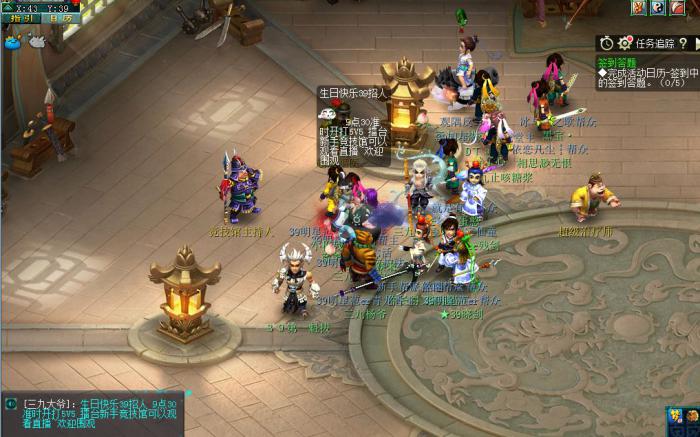This screenshot has width=700, height=437.
Task: Collapse the 任务追踪 panel with the arrow
Action: 696,43
